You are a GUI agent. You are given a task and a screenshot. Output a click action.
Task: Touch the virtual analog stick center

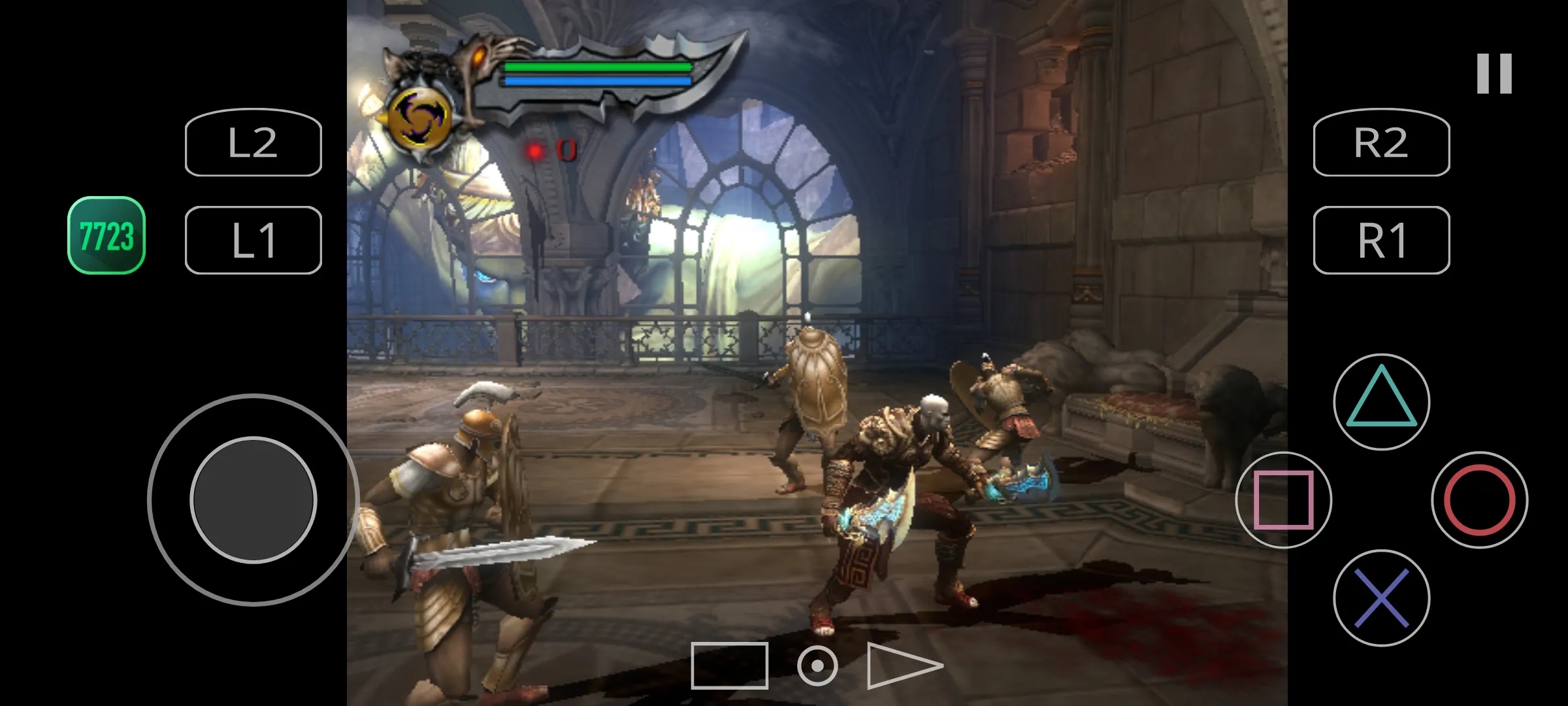[x=253, y=499]
